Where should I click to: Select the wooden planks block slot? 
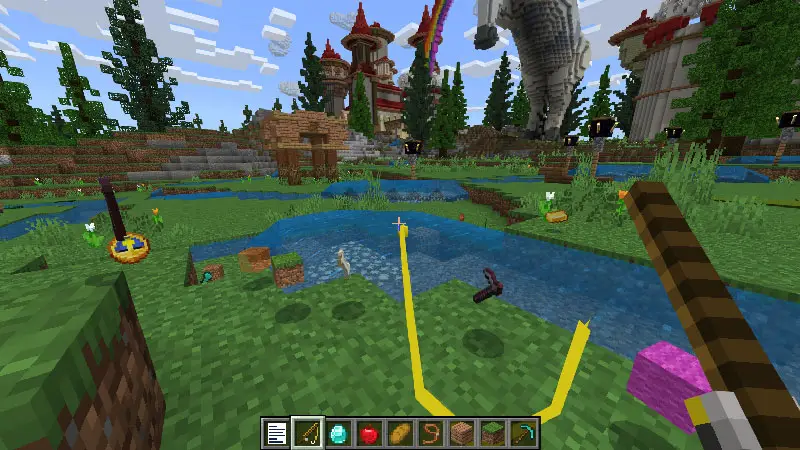[x=462, y=434]
